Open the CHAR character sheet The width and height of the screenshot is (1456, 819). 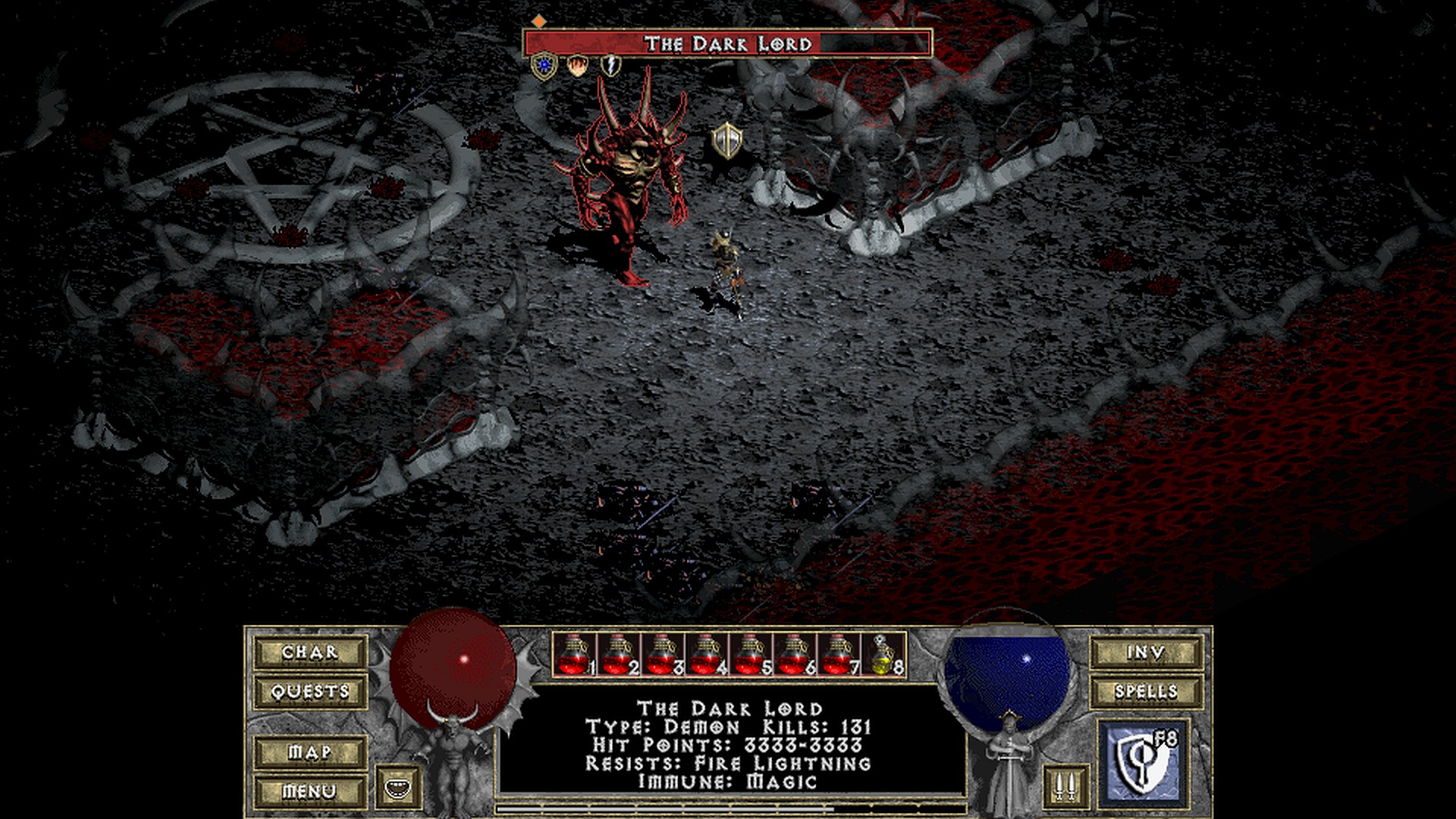[310, 652]
